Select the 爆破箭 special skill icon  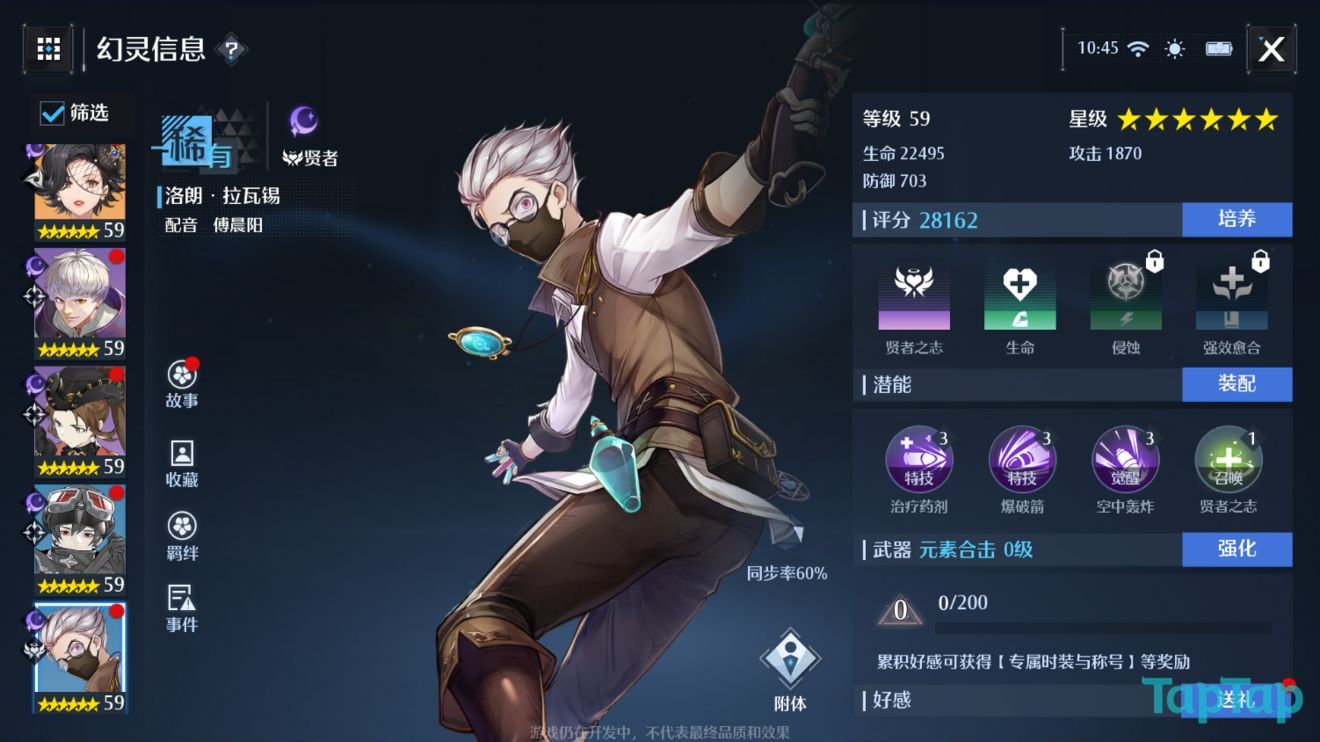(x=1021, y=459)
